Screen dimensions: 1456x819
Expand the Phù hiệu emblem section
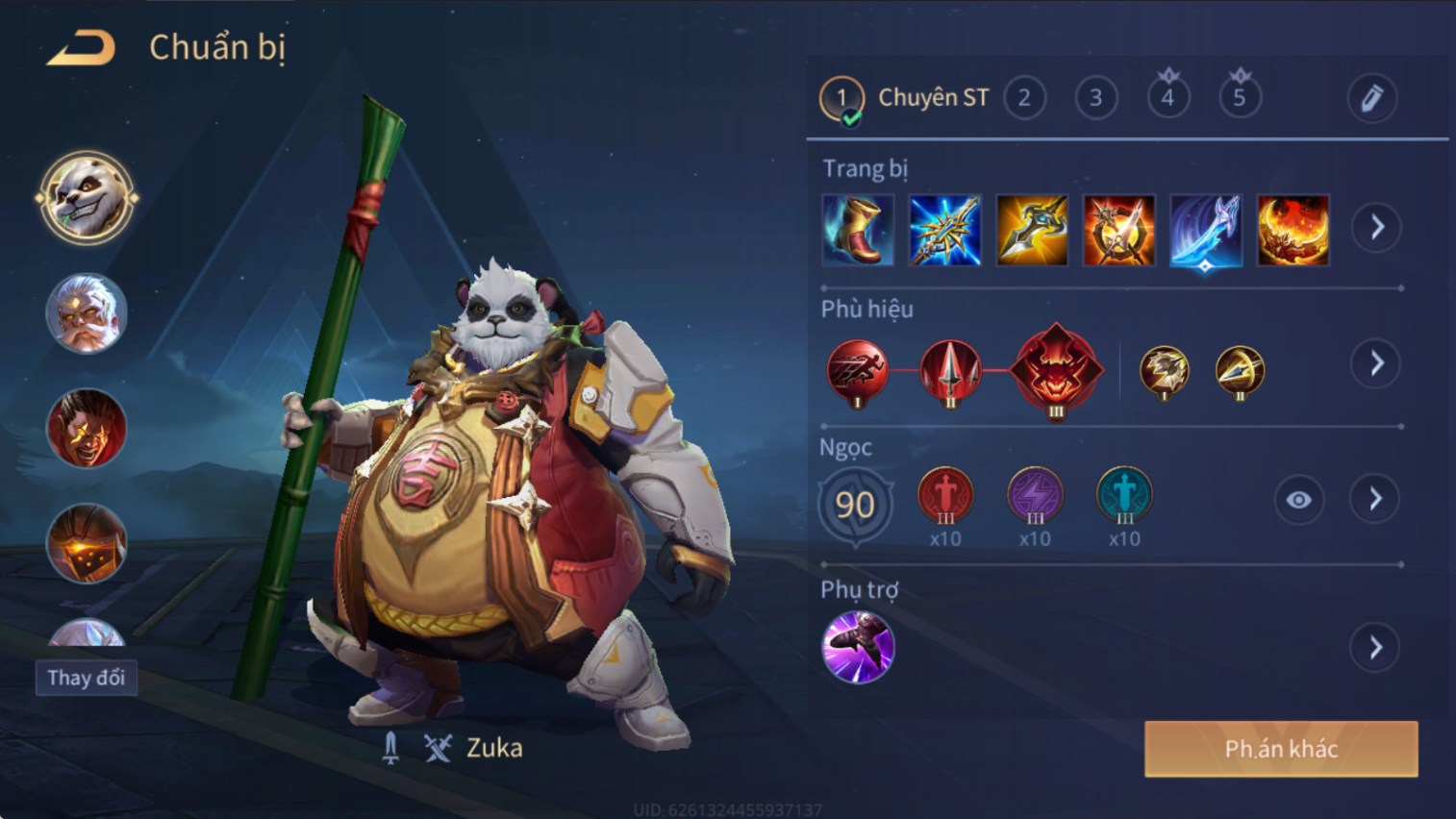(1376, 363)
